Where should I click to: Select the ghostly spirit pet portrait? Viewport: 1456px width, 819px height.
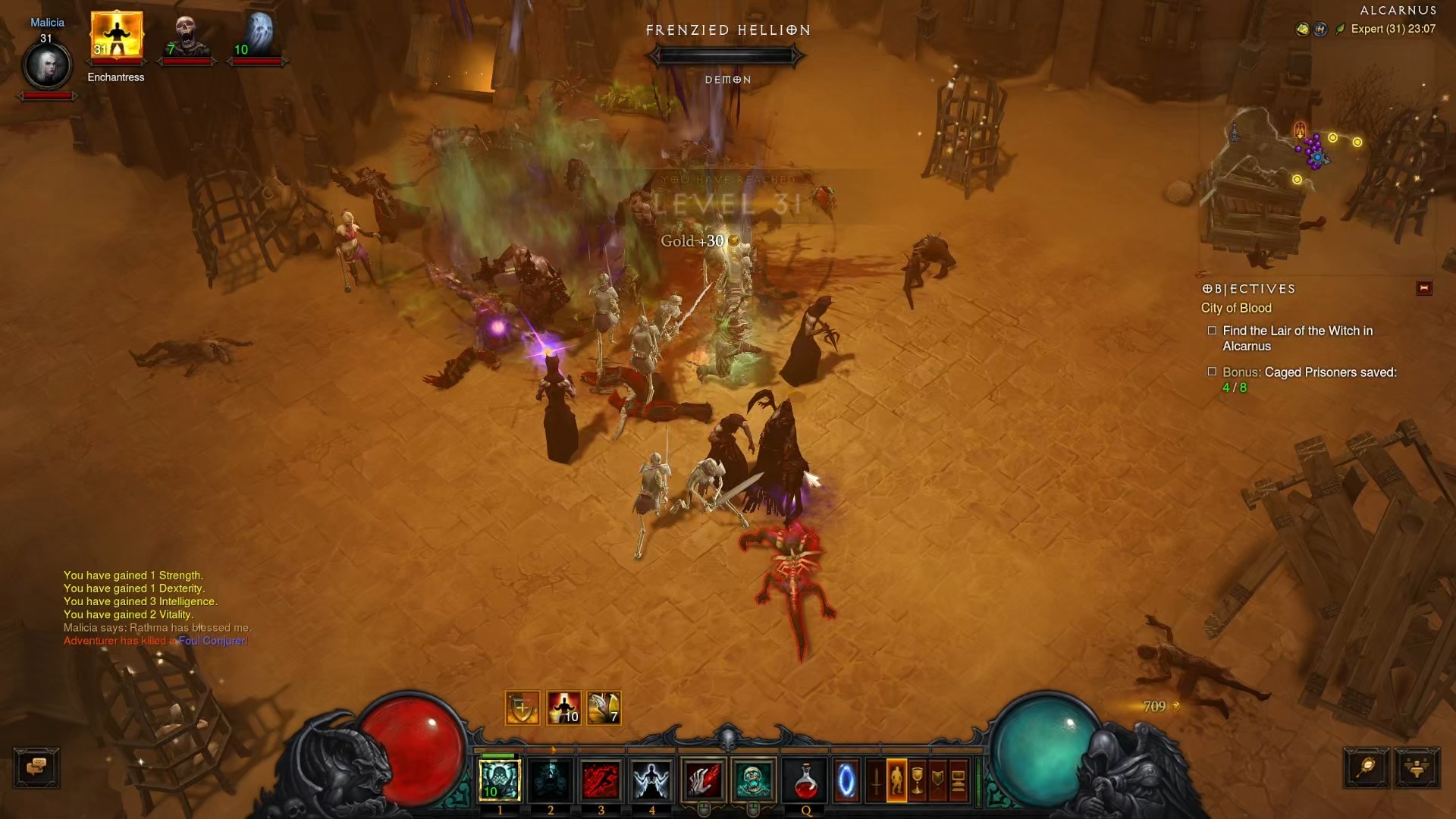(257, 36)
